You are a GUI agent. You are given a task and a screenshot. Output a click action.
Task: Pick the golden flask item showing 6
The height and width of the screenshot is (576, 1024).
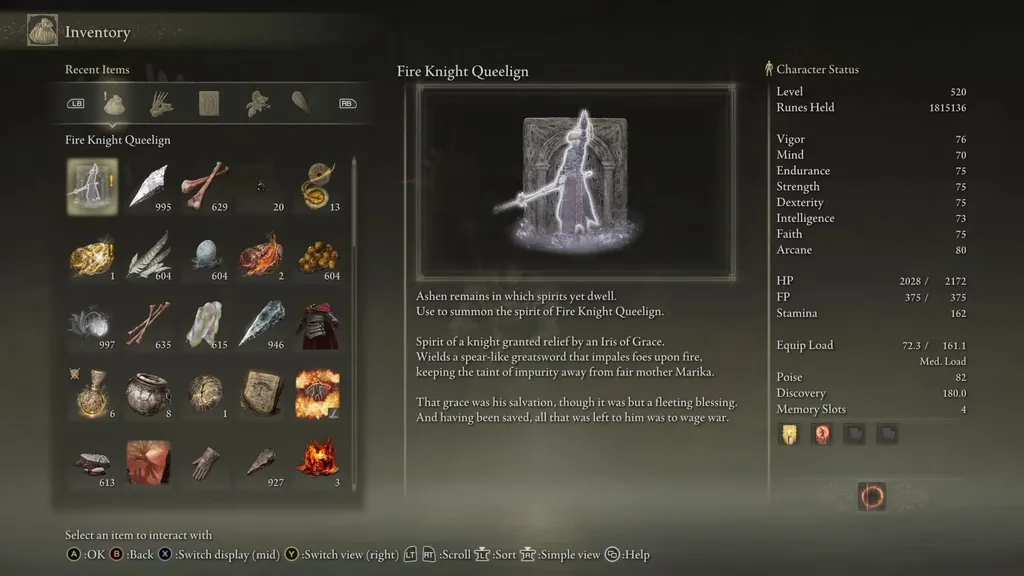point(91,393)
